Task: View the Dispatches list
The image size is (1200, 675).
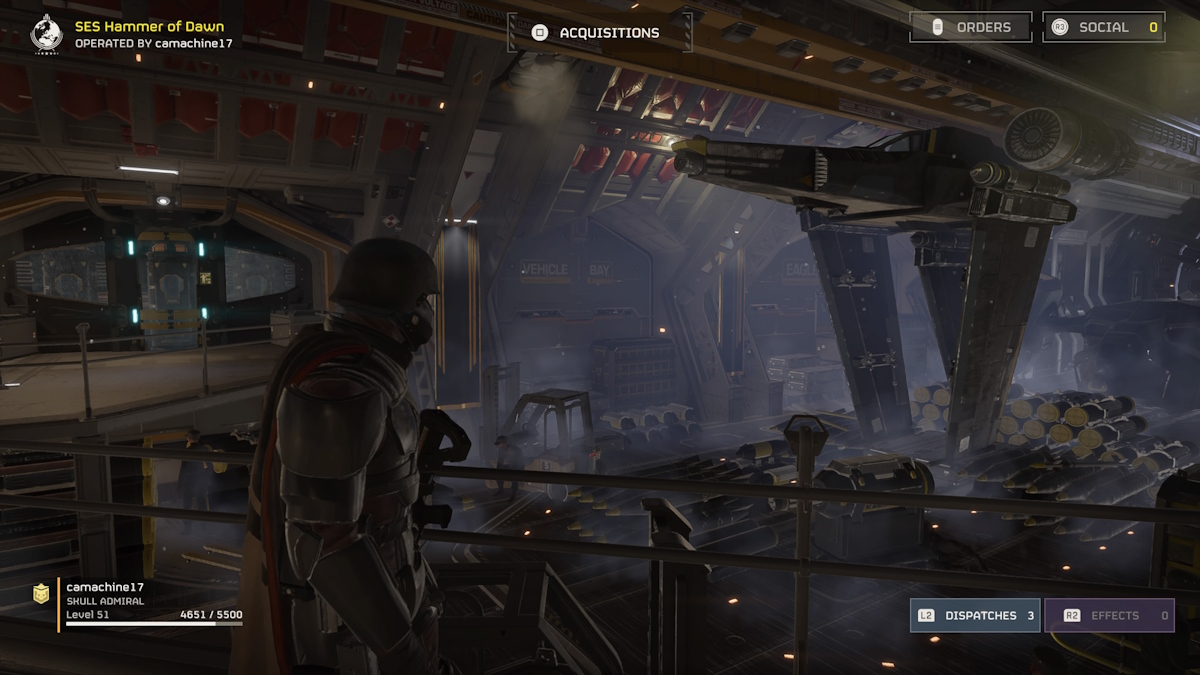Action: click(x=974, y=616)
